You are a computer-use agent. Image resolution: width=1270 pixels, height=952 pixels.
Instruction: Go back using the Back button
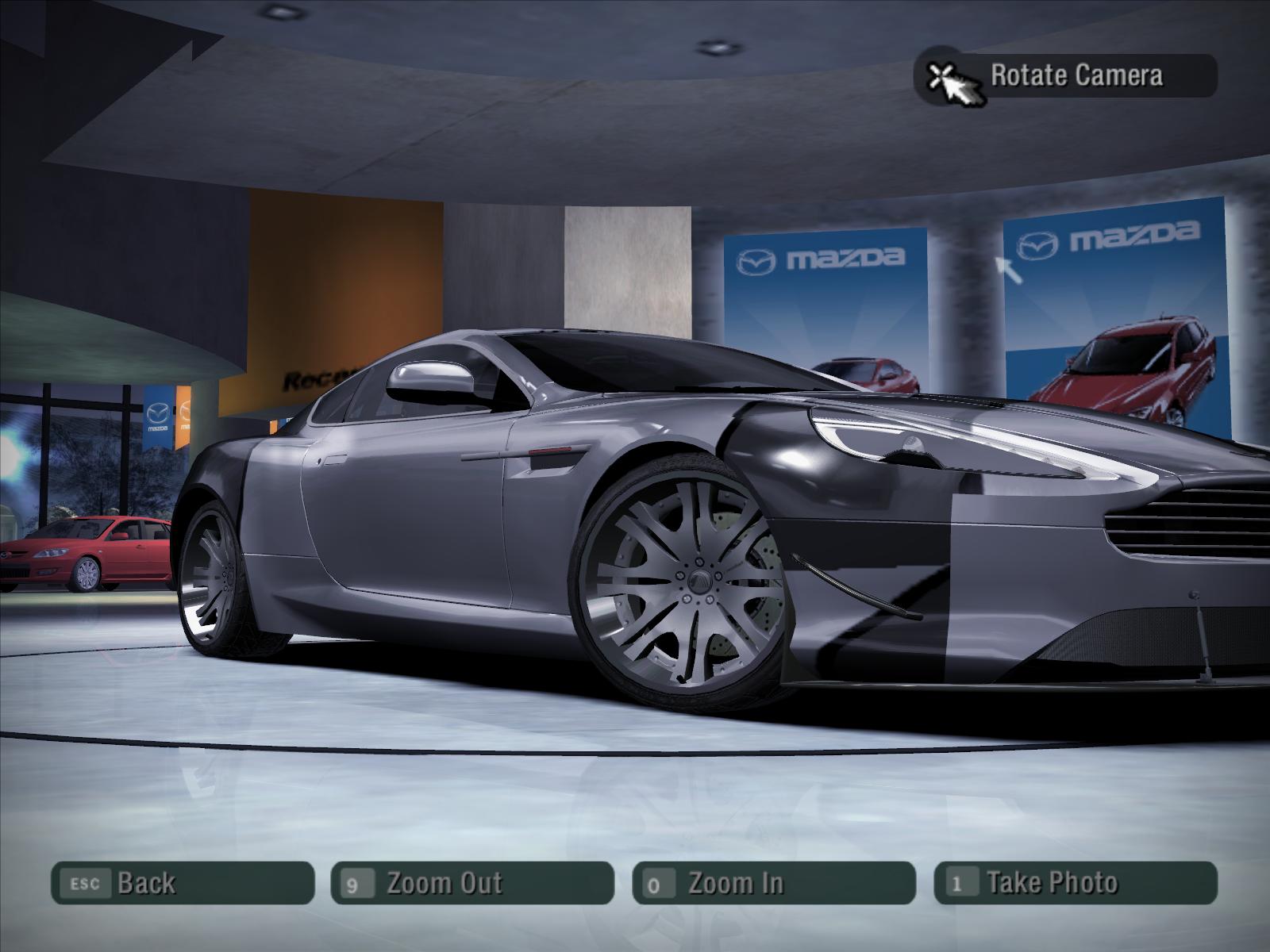pyautogui.click(x=182, y=883)
